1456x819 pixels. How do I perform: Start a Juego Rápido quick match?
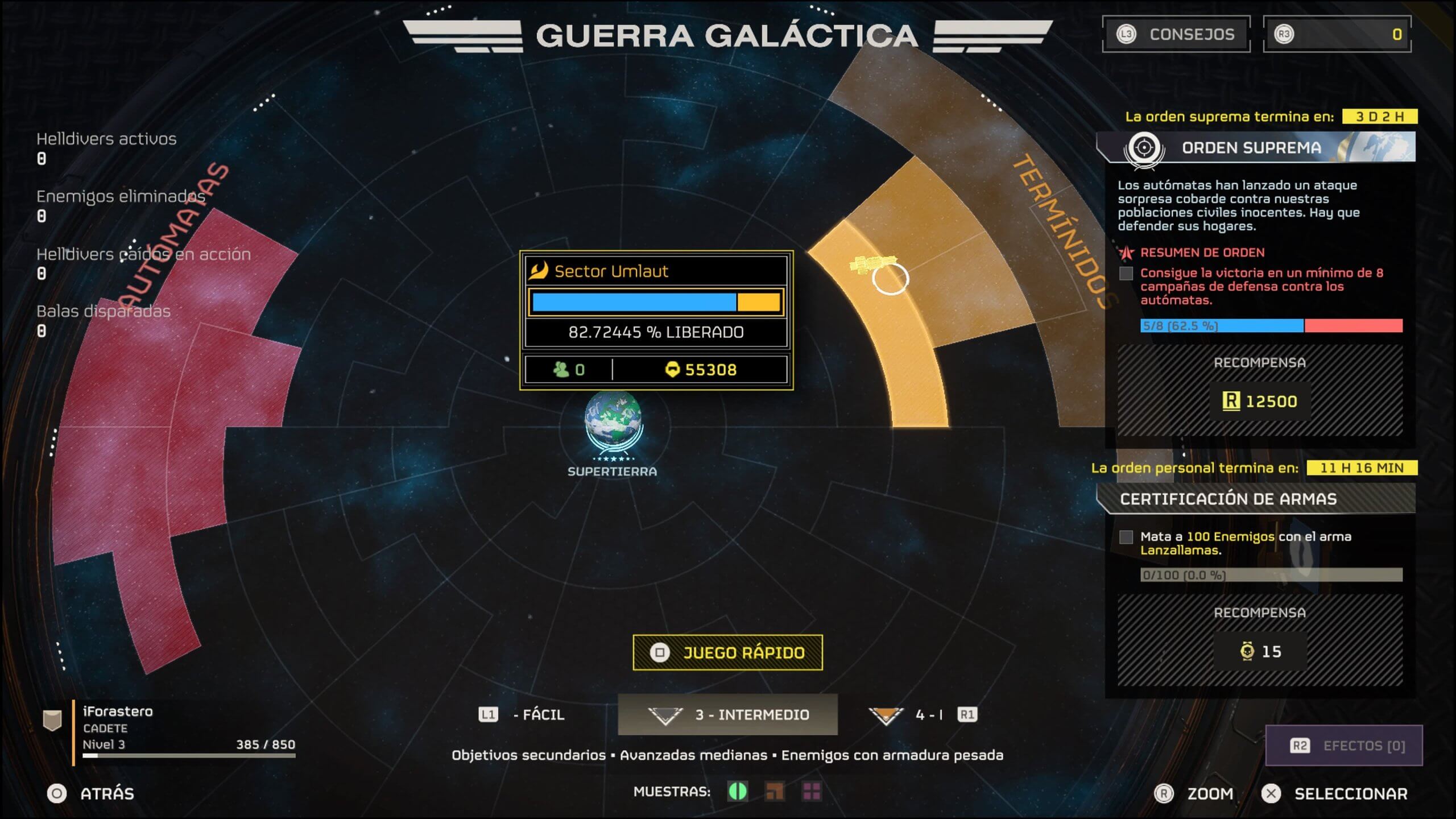coord(727,652)
